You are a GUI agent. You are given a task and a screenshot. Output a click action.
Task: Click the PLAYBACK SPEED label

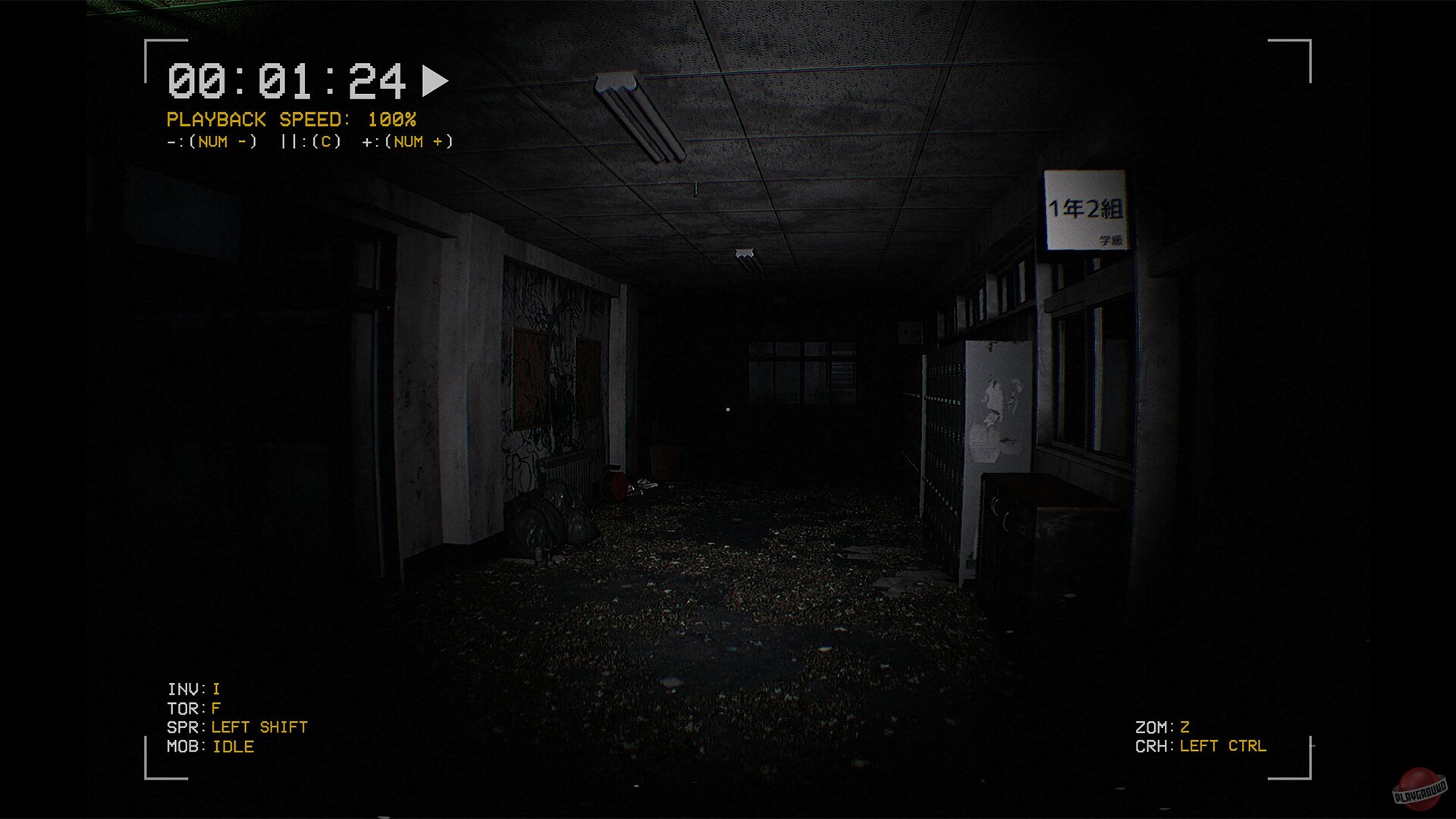(256, 119)
